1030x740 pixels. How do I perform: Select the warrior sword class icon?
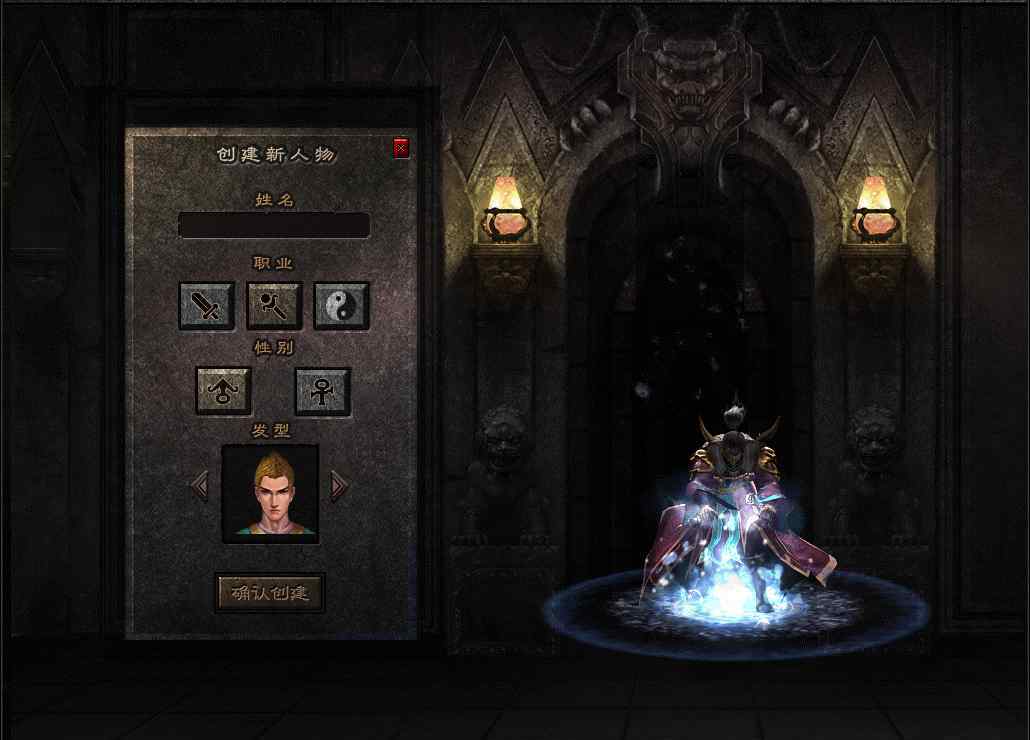[x=206, y=305]
